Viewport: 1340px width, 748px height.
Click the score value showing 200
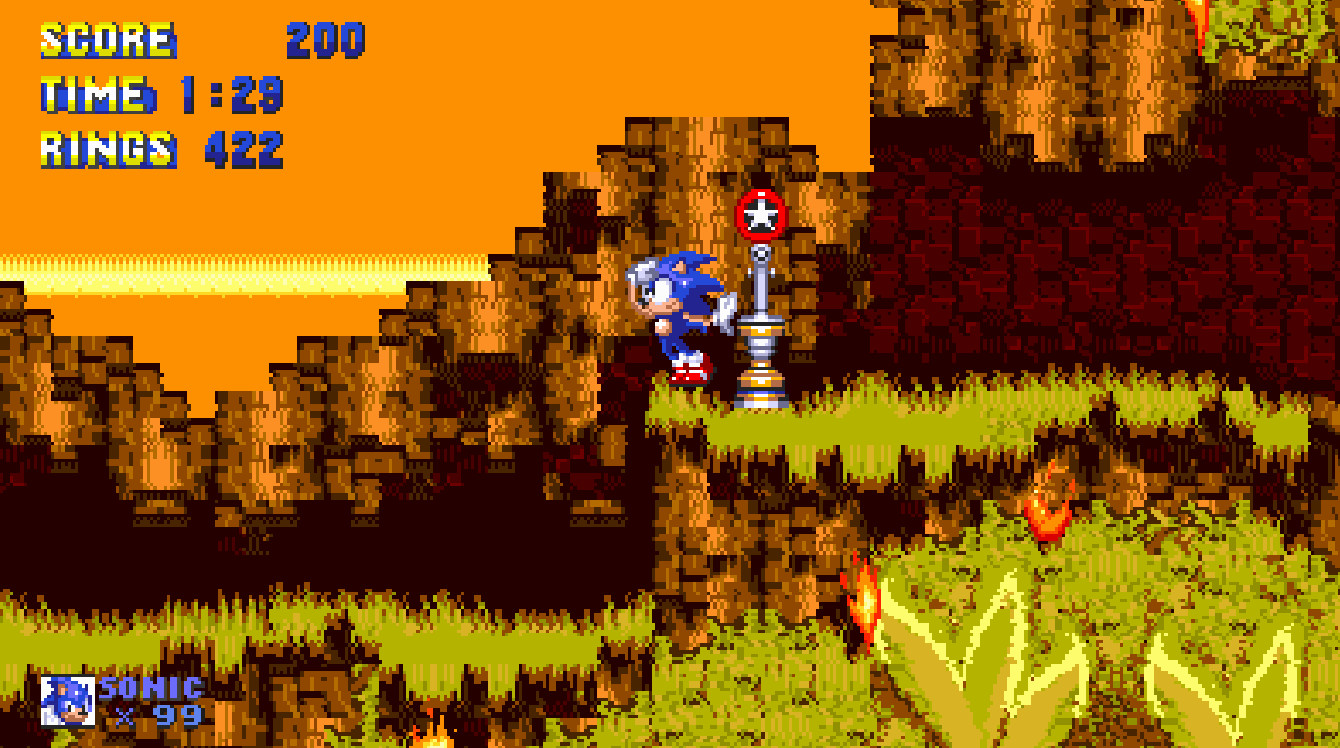(323, 42)
